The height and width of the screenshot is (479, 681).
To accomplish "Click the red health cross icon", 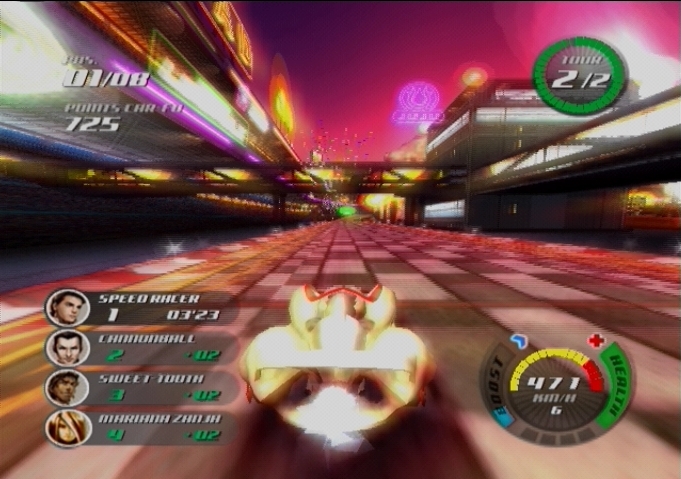I will tap(597, 341).
